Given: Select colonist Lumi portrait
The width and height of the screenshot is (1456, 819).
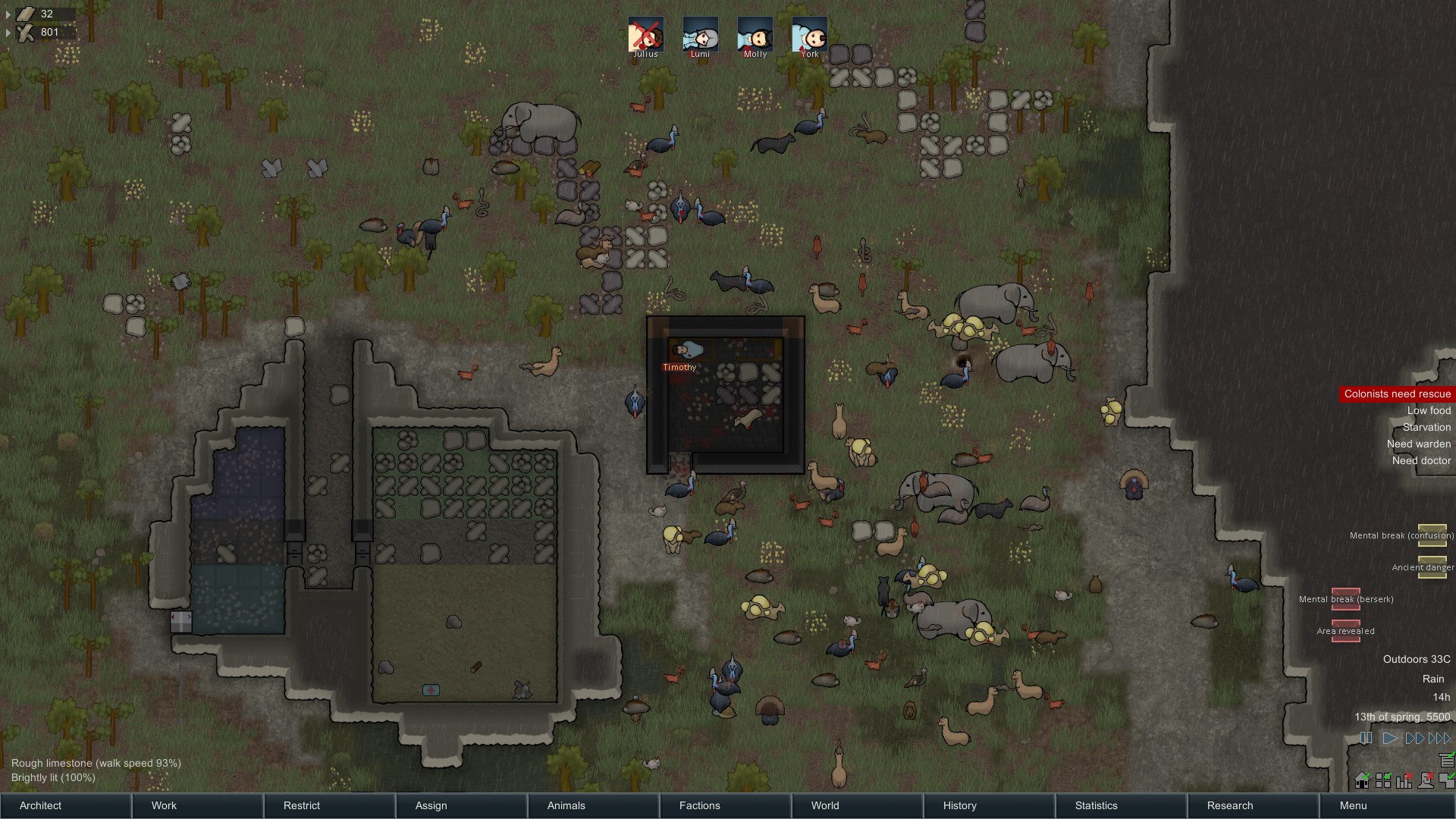Looking at the screenshot, I should coord(701,35).
